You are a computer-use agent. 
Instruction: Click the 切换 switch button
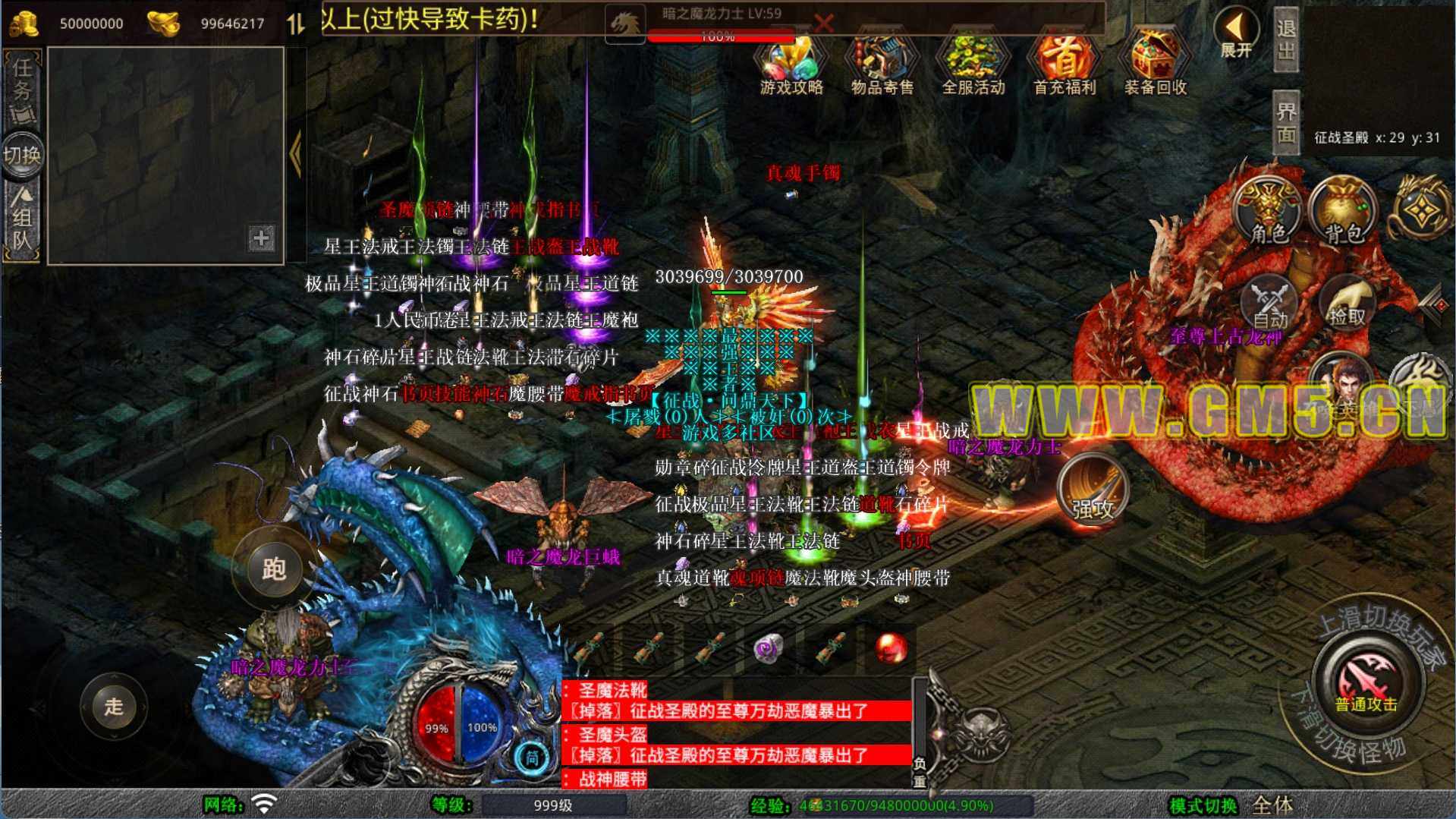coord(22,156)
